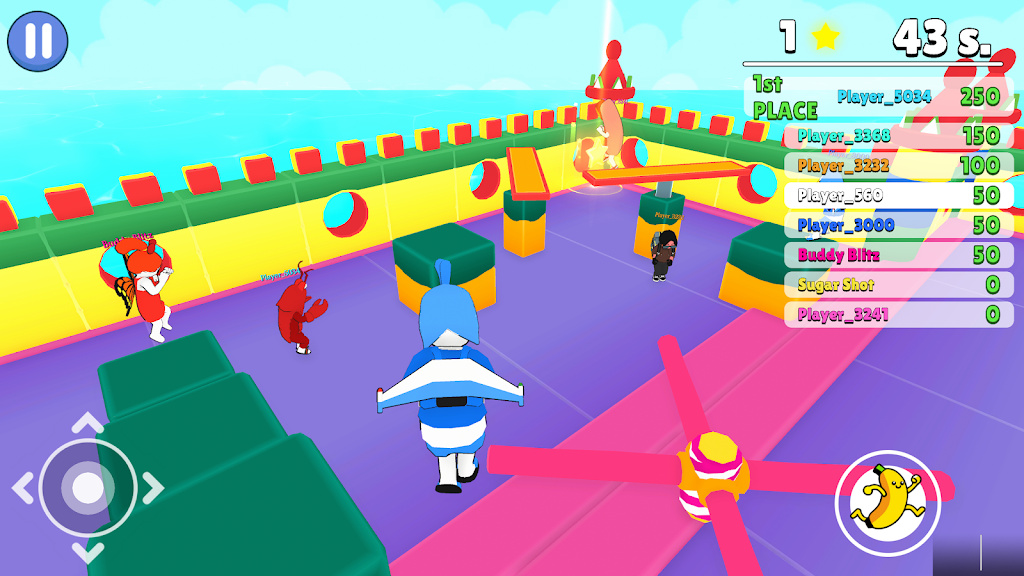This screenshot has height=576, width=1024.
Task: Select Player_3368 leaderboard row
Action: pyautogui.click(x=897, y=136)
